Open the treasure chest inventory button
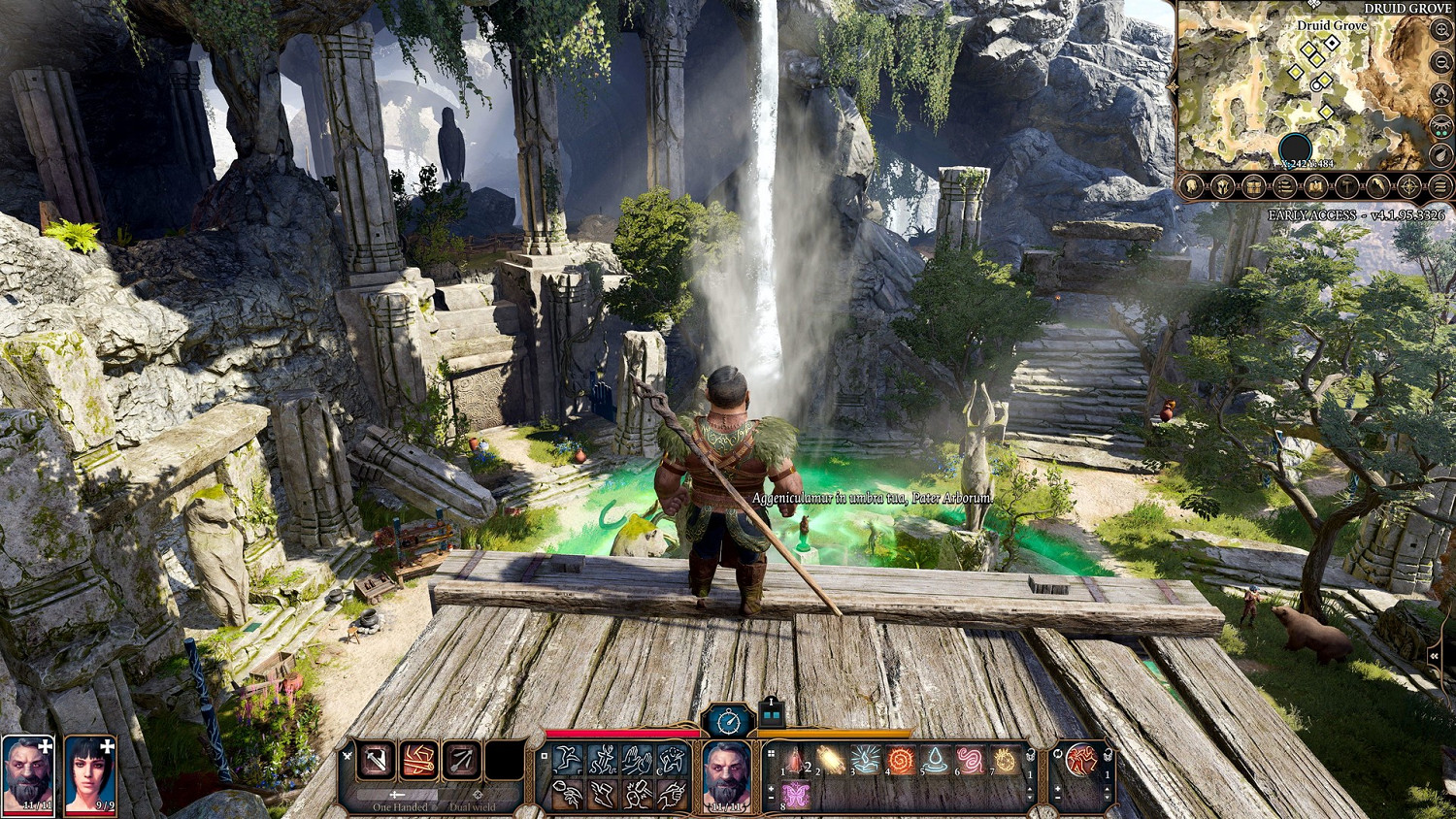The height and width of the screenshot is (819, 1456). pyautogui.click(x=1253, y=186)
